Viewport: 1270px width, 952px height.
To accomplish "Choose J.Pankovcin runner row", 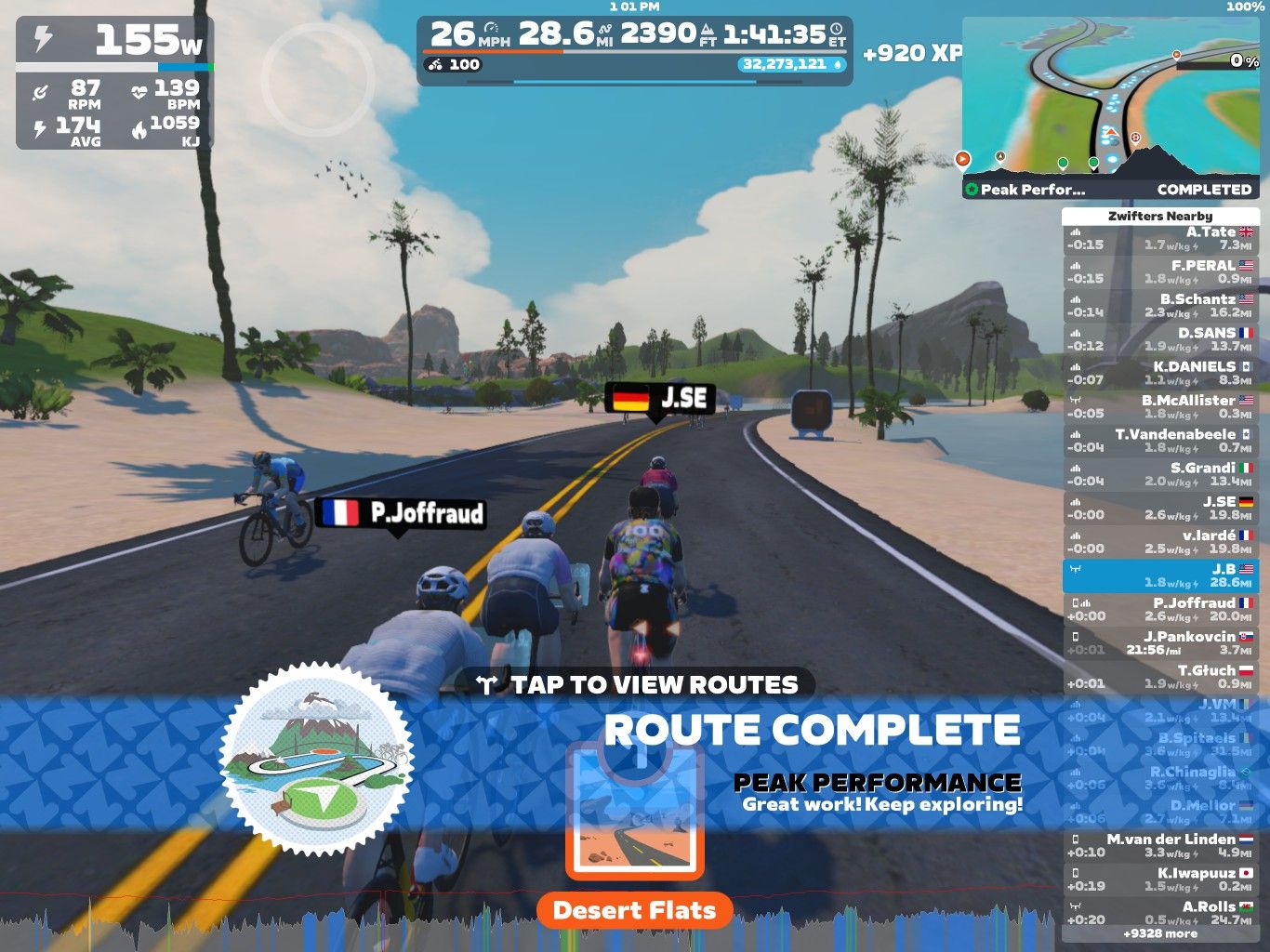I will point(1160,643).
